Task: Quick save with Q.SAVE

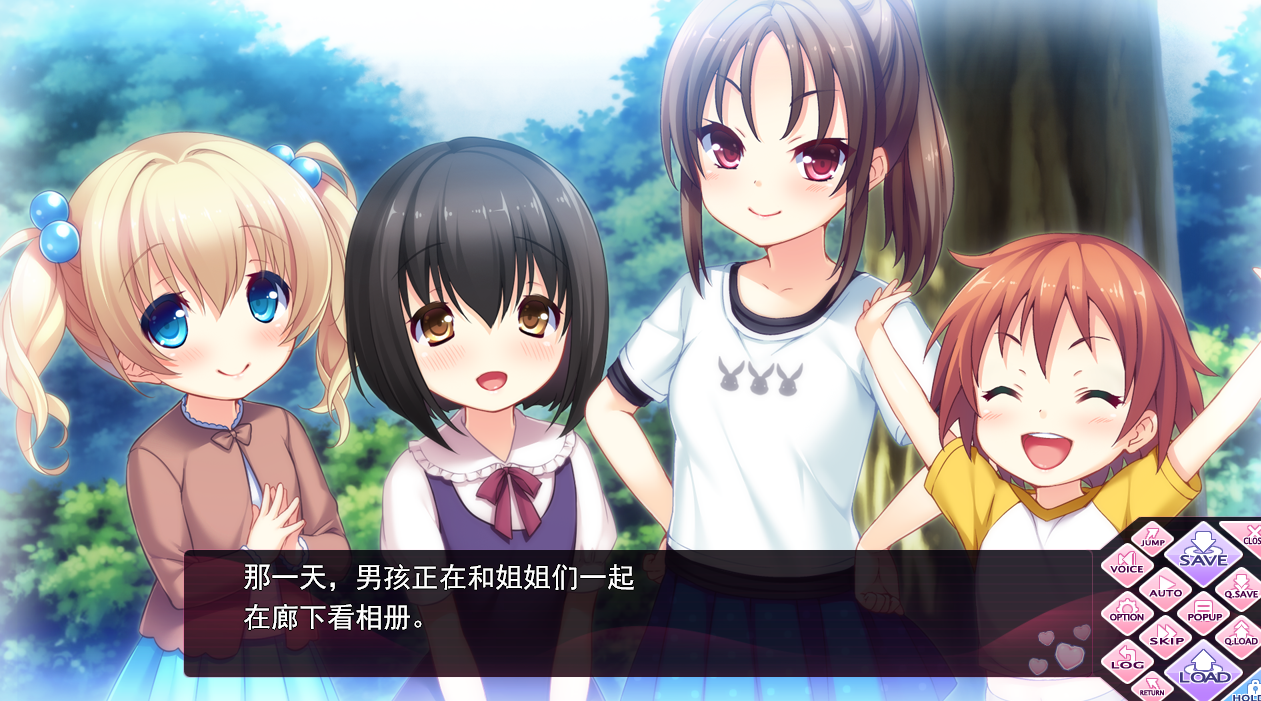Action: pyautogui.click(x=1241, y=587)
